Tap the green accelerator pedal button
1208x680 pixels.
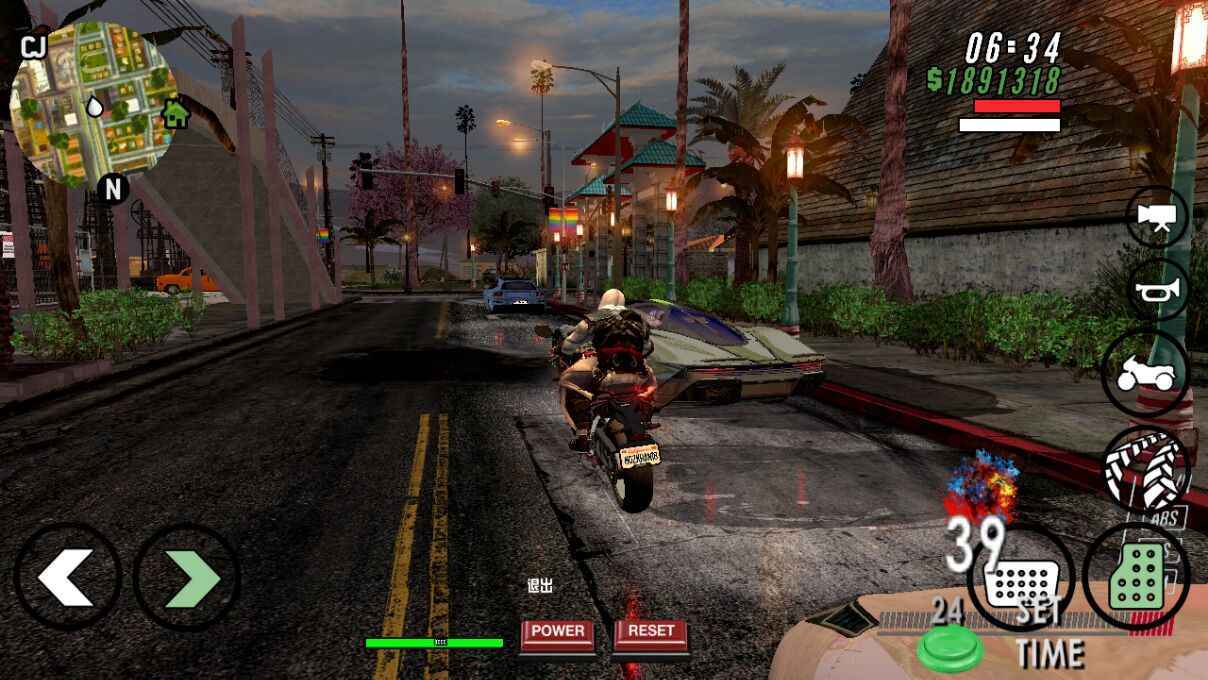click(1137, 578)
